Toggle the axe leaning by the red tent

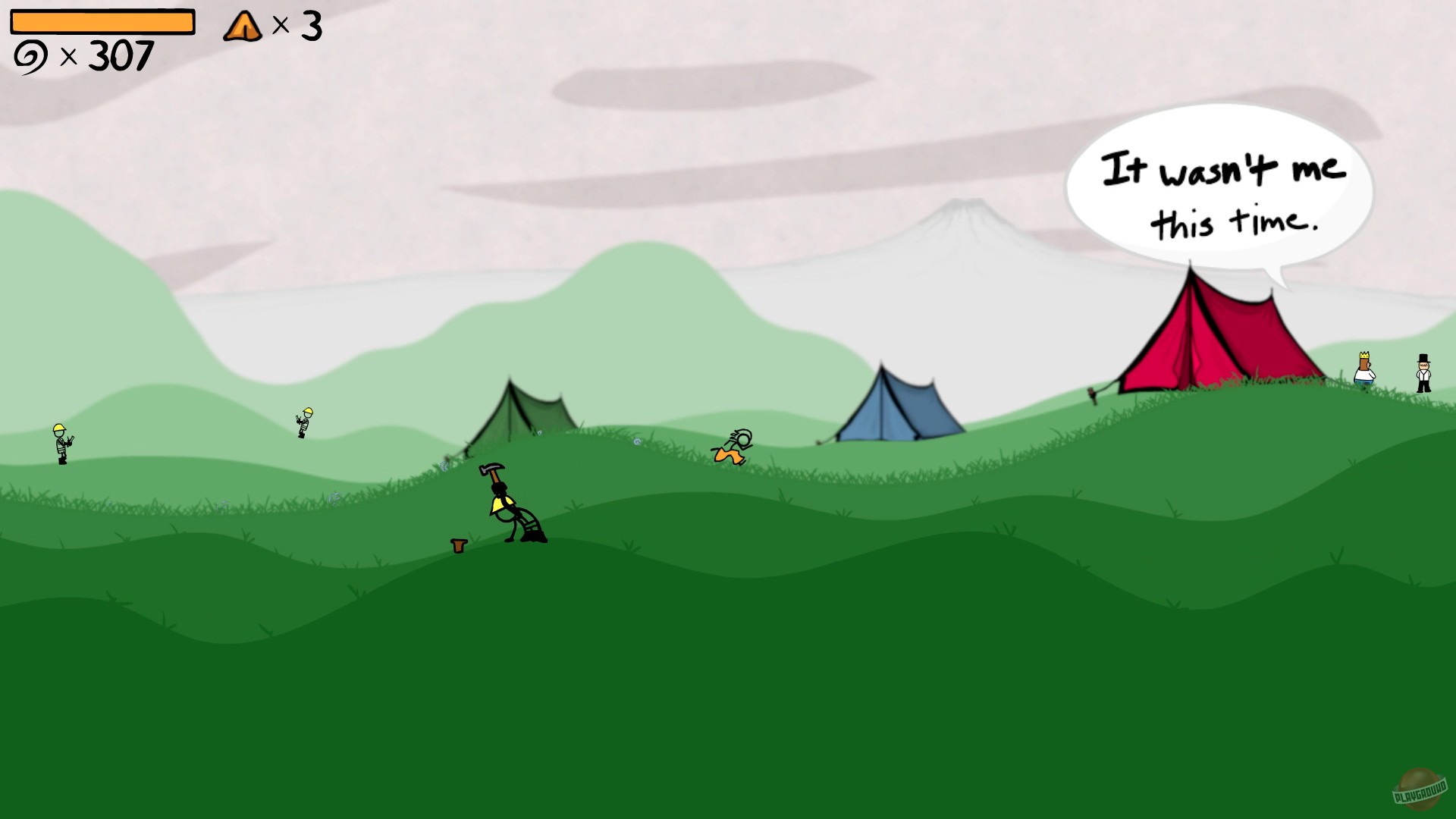[x=1092, y=392]
